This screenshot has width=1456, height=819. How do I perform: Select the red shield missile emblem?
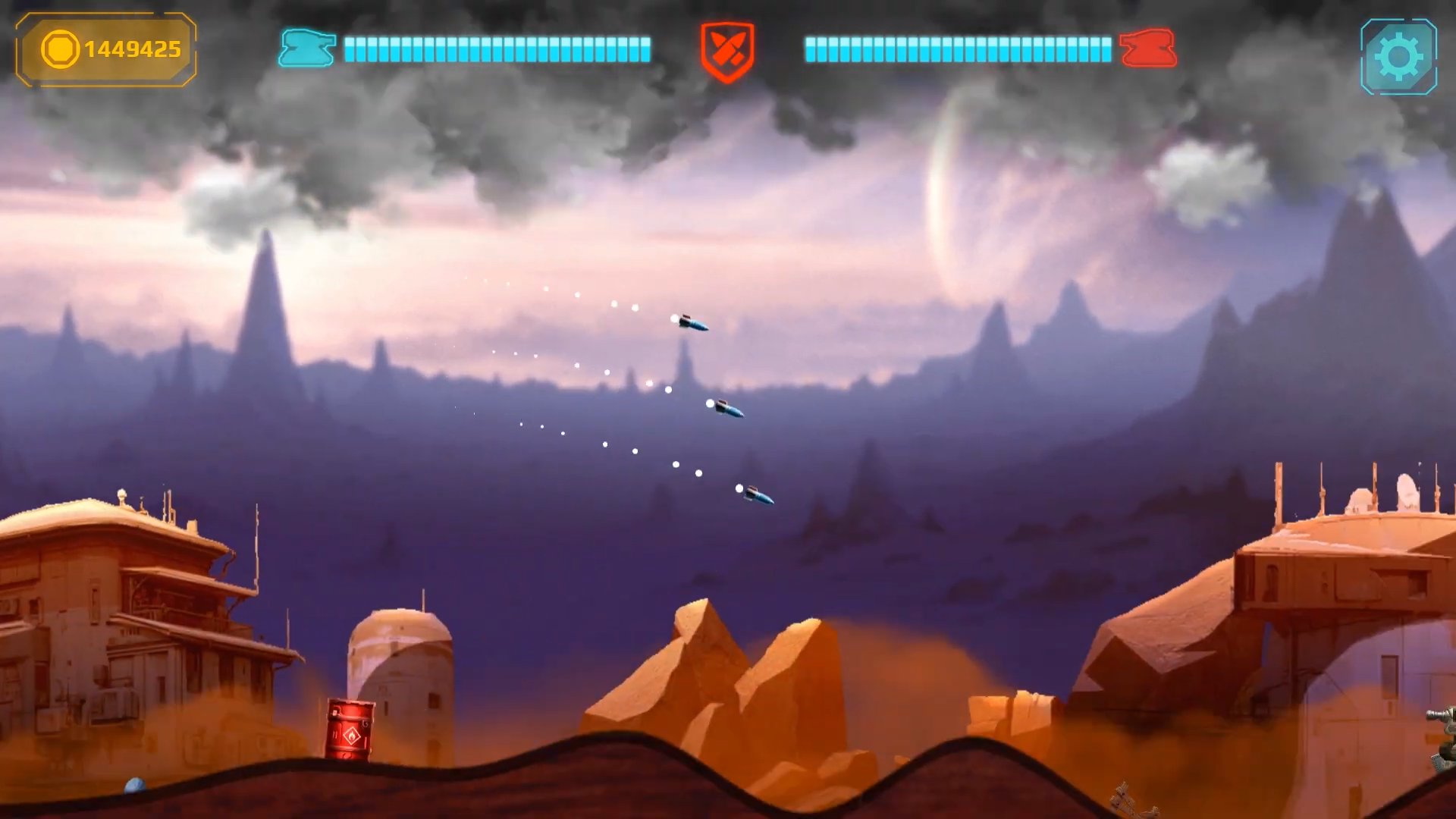pyautogui.click(x=726, y=51)
